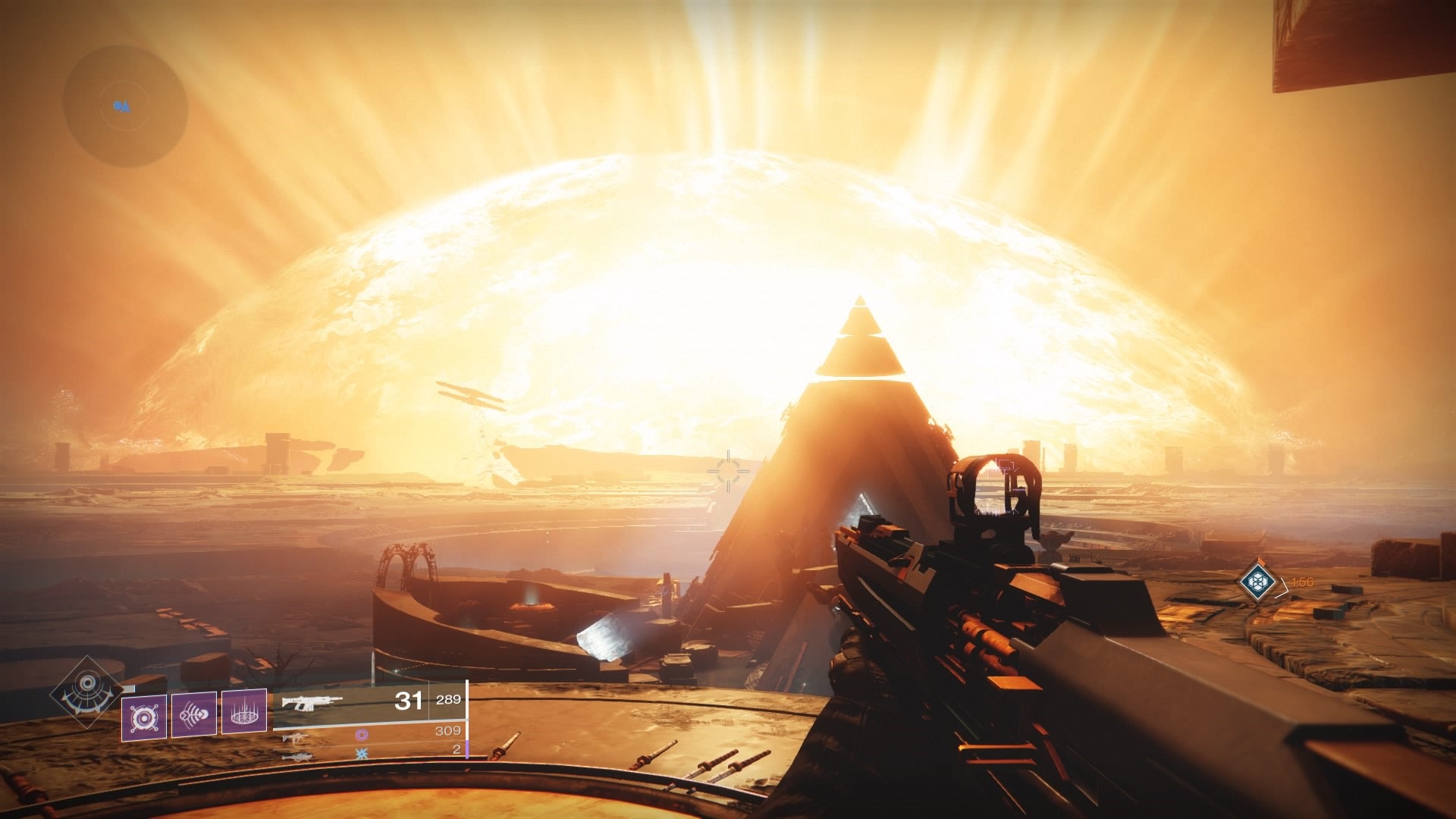Screen dimensions: 1456x819
Task: Click the sidearm energy weapon icon
Action: click(296, 738)
